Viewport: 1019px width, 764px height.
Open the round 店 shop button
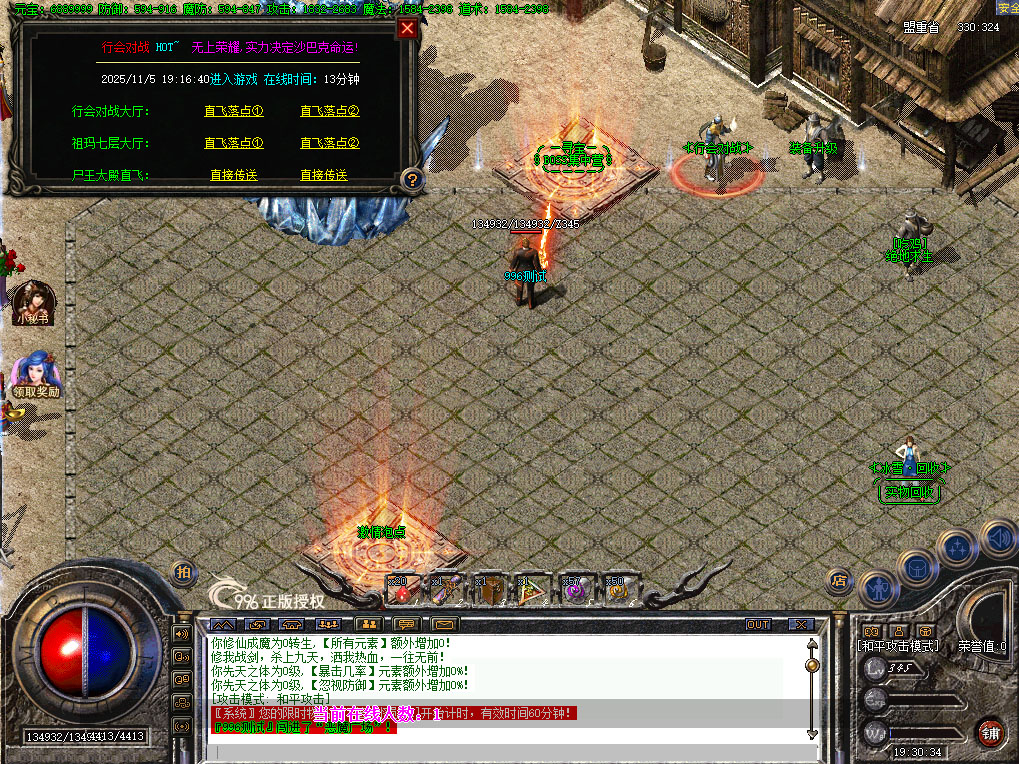(839, 579)
